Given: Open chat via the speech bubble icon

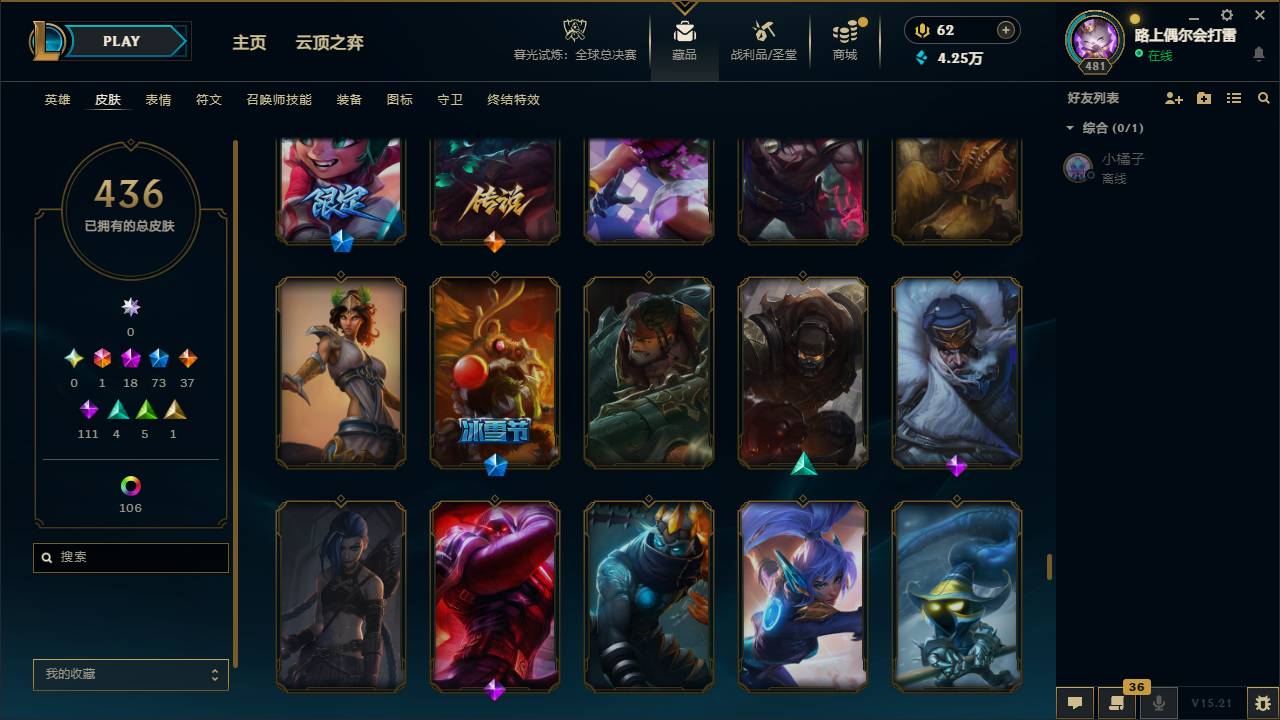Looking at the screenshot, I should 1075,703.
